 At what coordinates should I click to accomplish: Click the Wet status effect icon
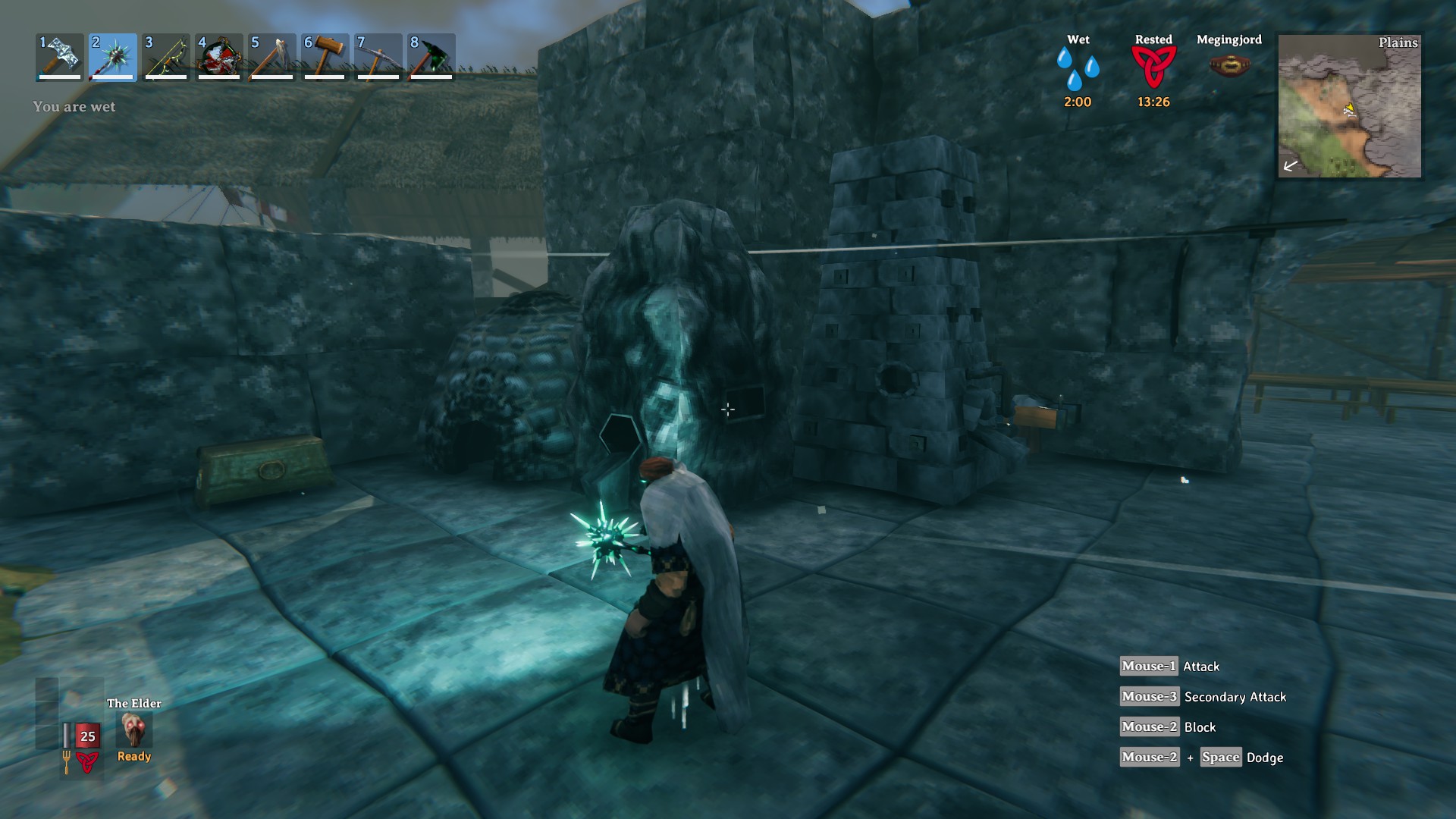pos(1078,68)
